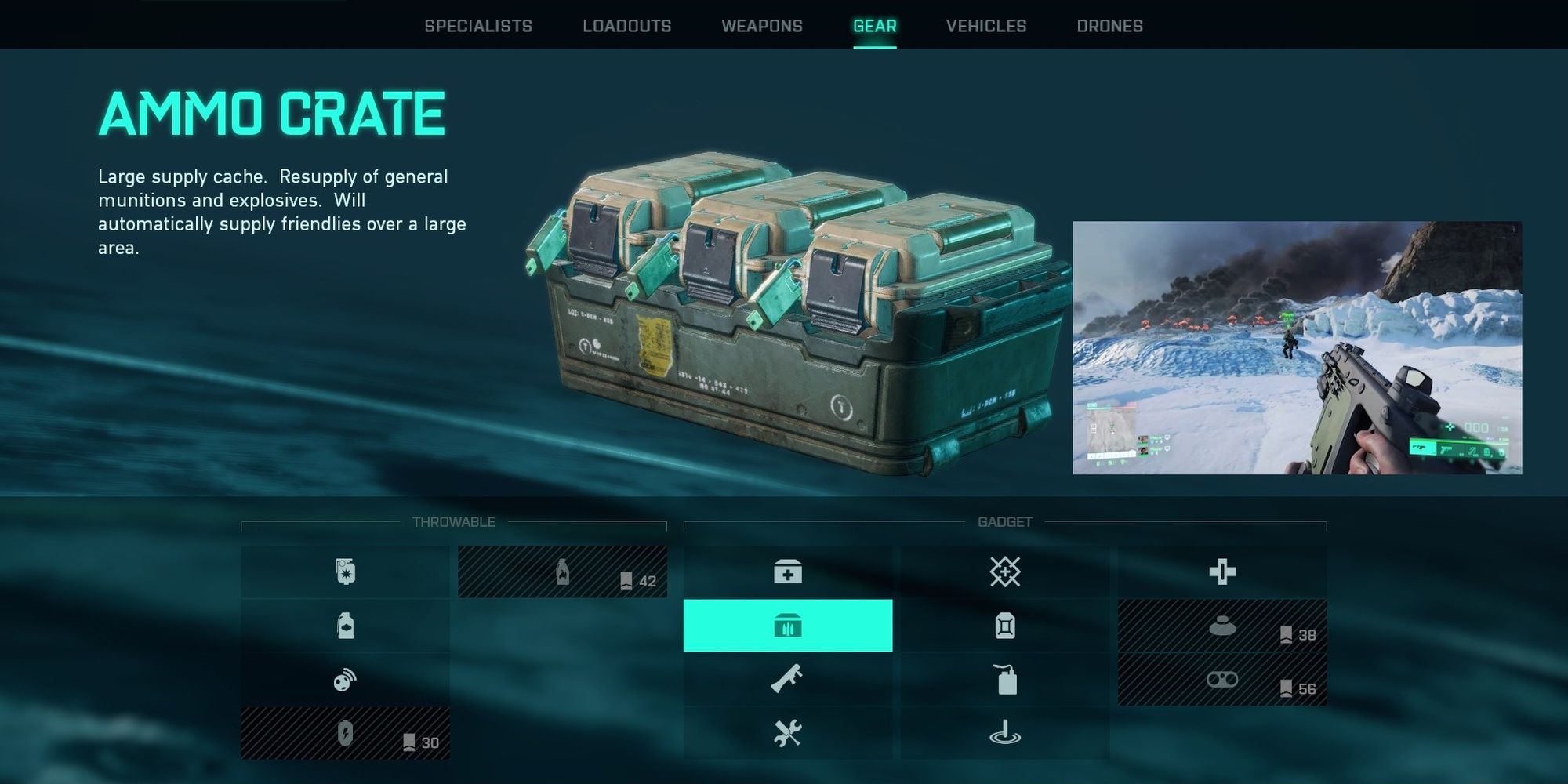Open the Specialists tab
Screen dimensions: 1568x784
pyautogui.click(x=478, y=26)
